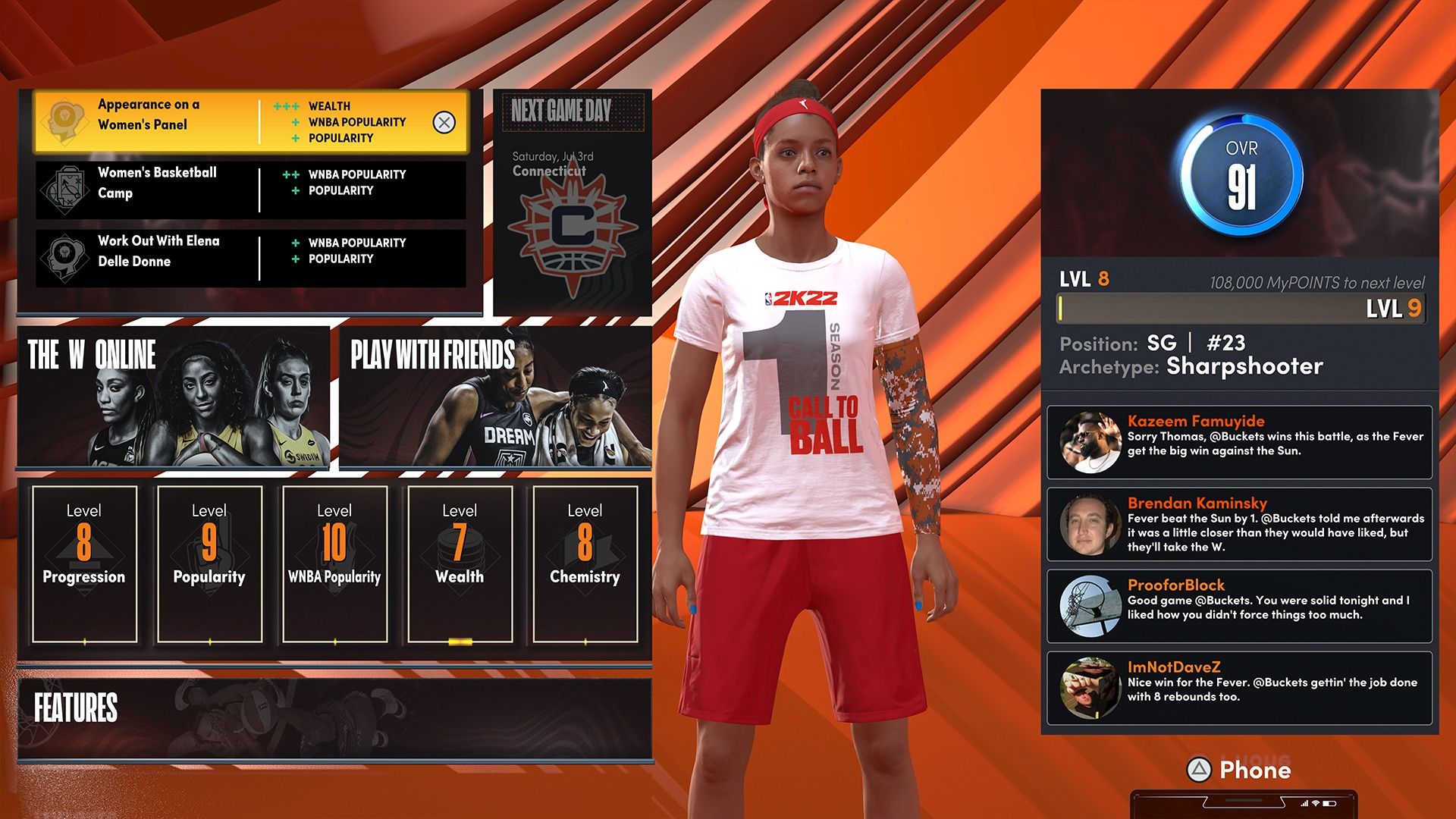Select the Level 9 Popularity panel
Viewport: 1456px width, 819px height.
tap(209, 561)
